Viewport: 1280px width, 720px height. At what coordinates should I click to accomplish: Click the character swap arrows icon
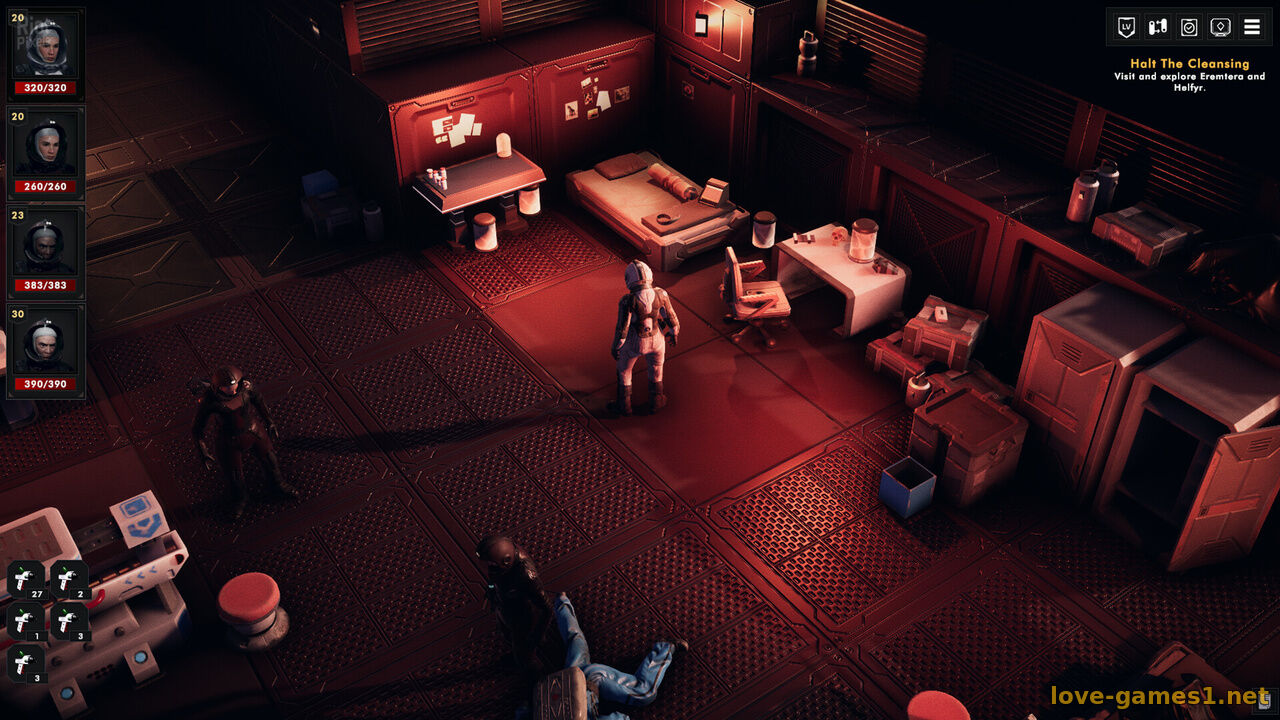[1158, 27]
